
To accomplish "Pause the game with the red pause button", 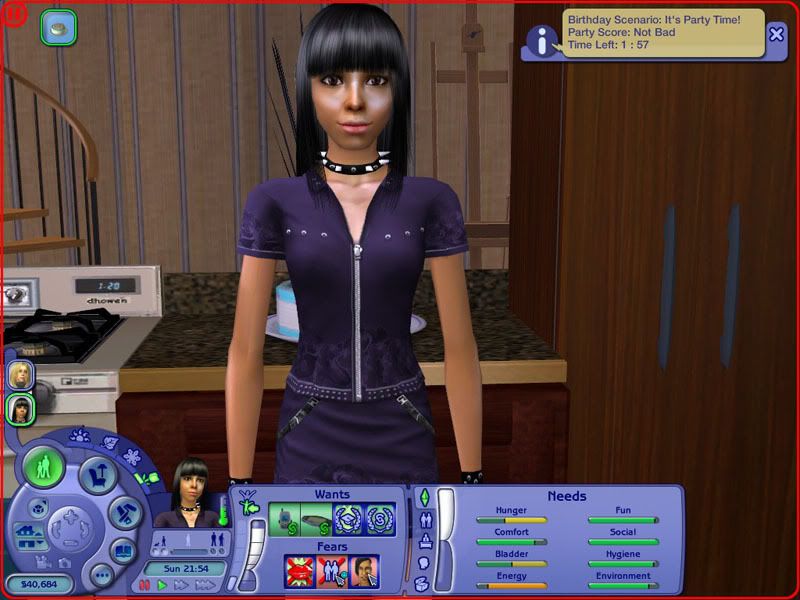I will pyautogui.click(x=145, y=585).
